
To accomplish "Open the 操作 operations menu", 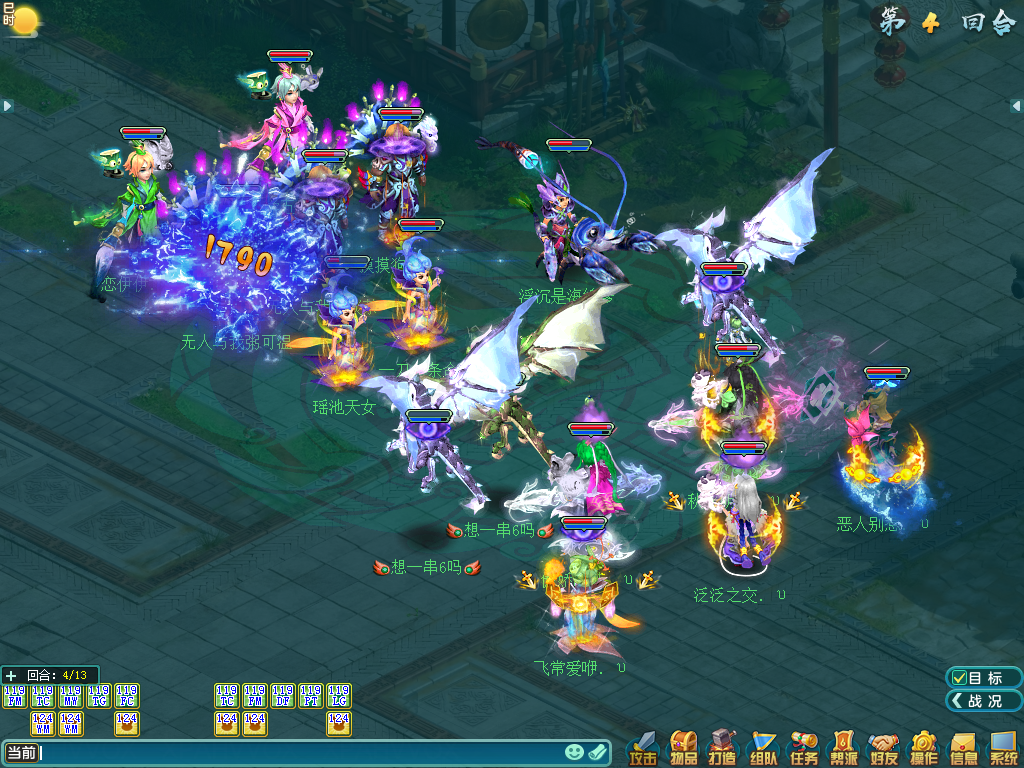I will 923,747.
